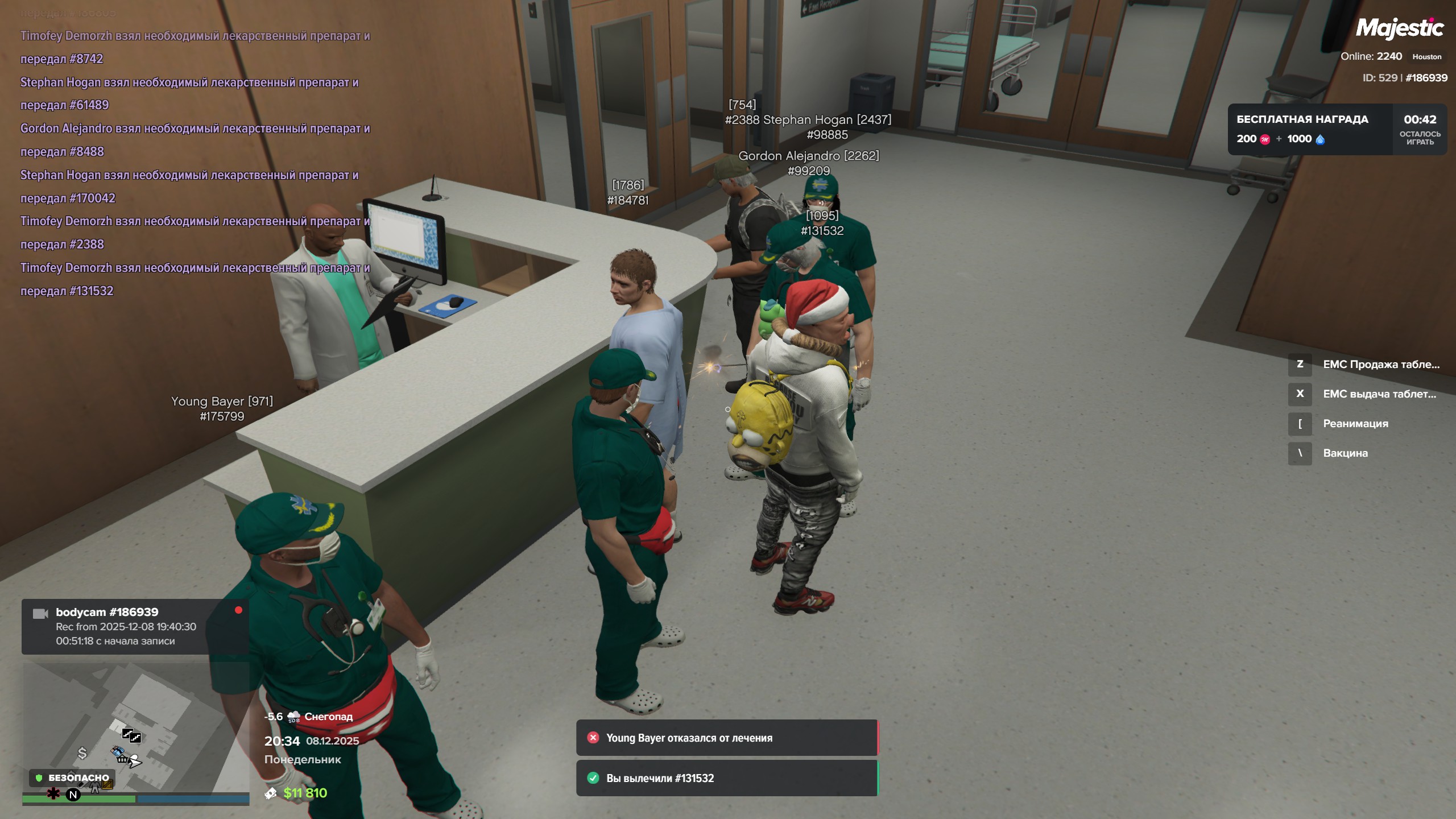Viewport: 1456px width, 819px height.
Task: Click the Majestic server logo
Action: click(x=1399, y=28)
